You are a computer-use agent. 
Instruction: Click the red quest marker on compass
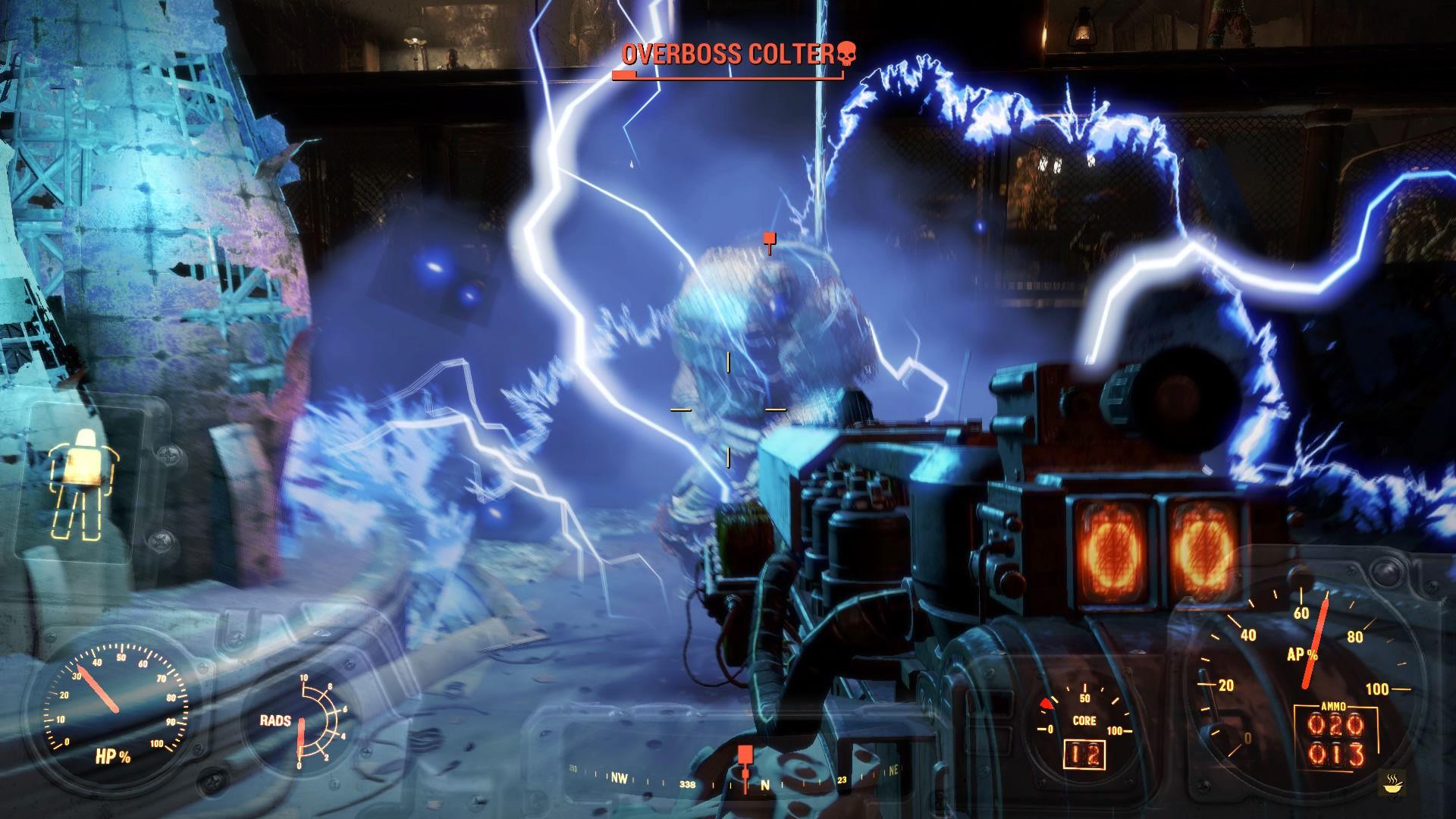click(x=745, y=754)
